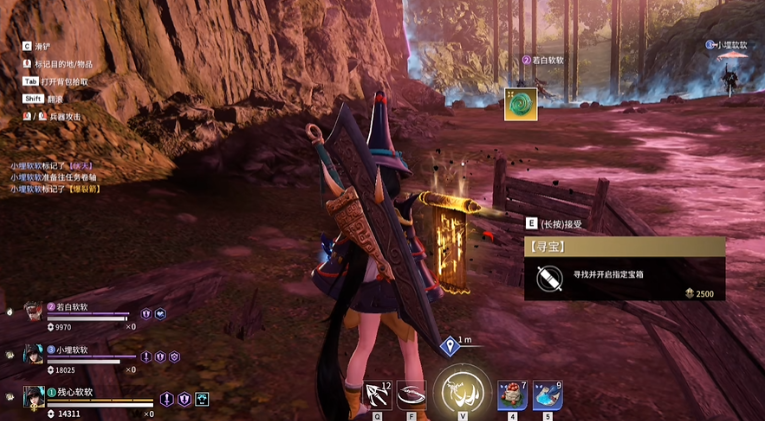The width and height of the screenshot is (765, 421).
Task: Click own character 残心软软 party portrait
Action: pyautogui.click(x=32, y=398)
